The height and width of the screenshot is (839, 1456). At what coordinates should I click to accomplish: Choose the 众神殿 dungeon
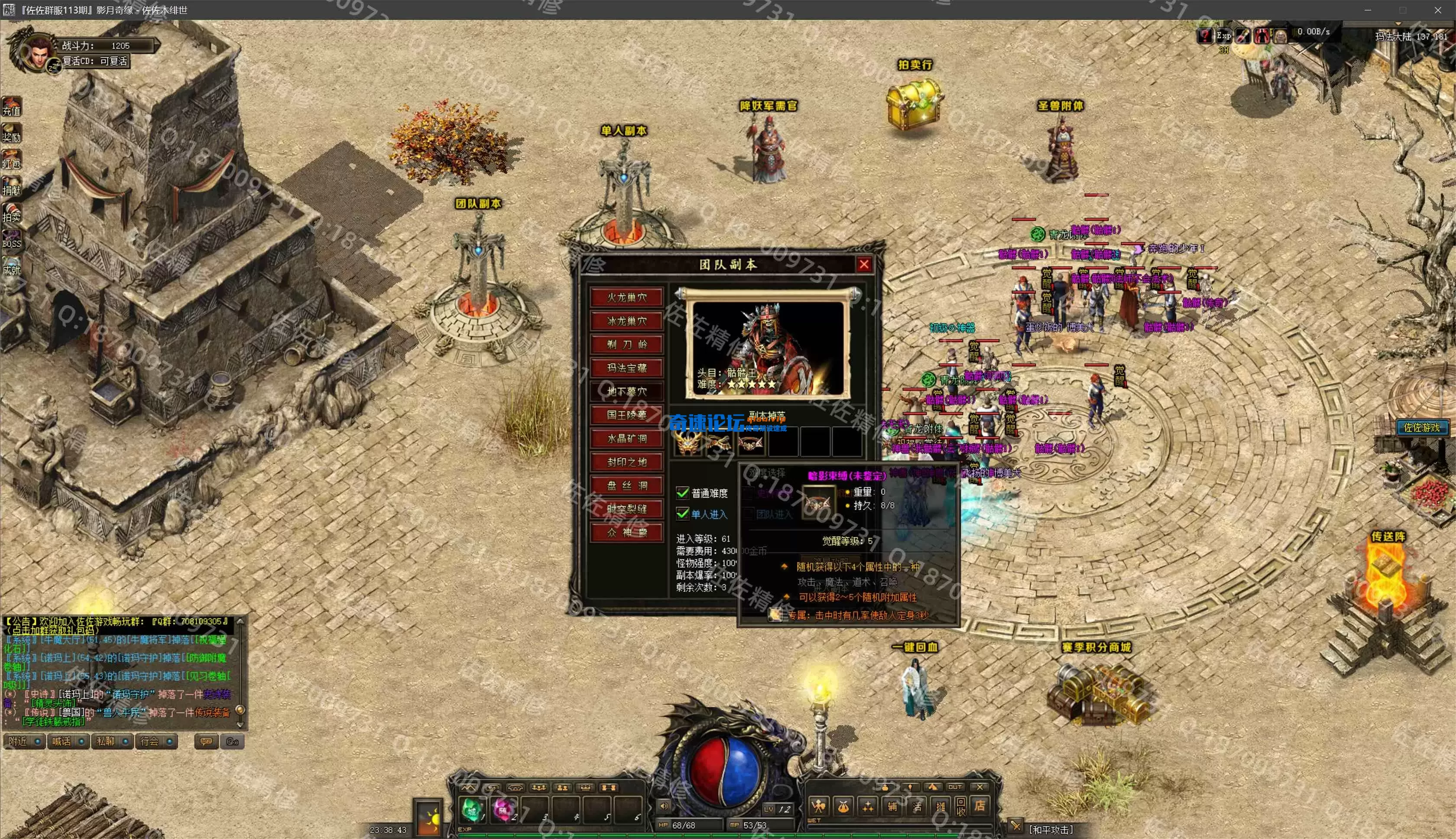coord(627,533)
